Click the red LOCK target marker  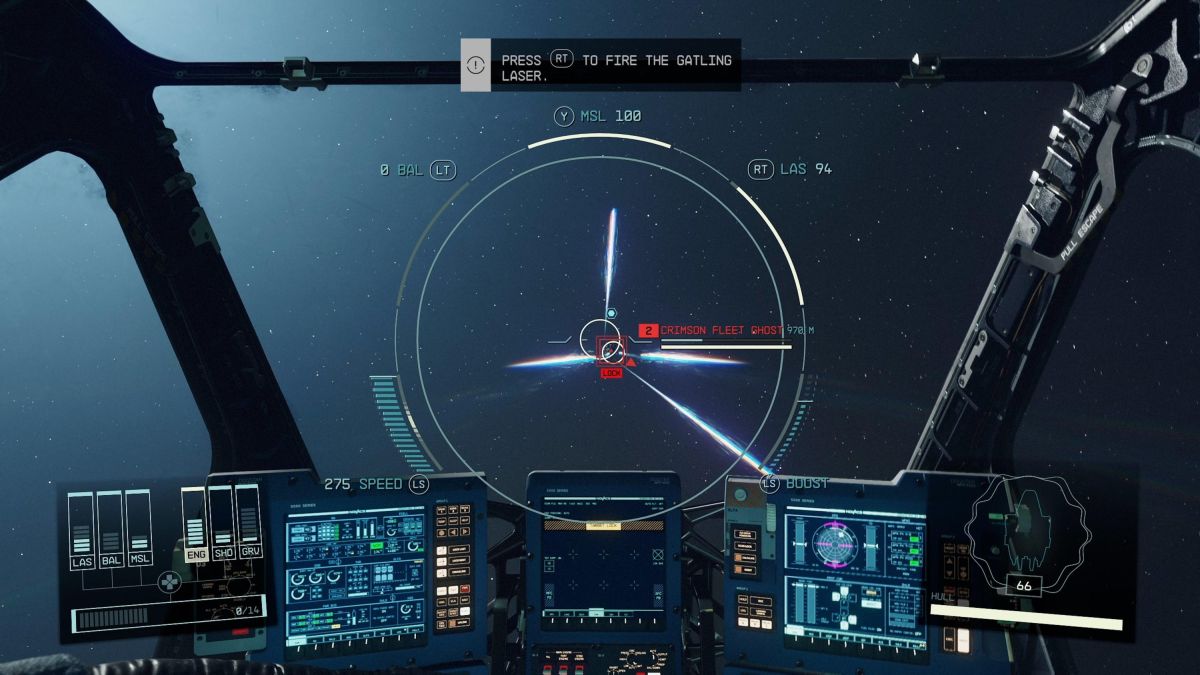[611, 373]
